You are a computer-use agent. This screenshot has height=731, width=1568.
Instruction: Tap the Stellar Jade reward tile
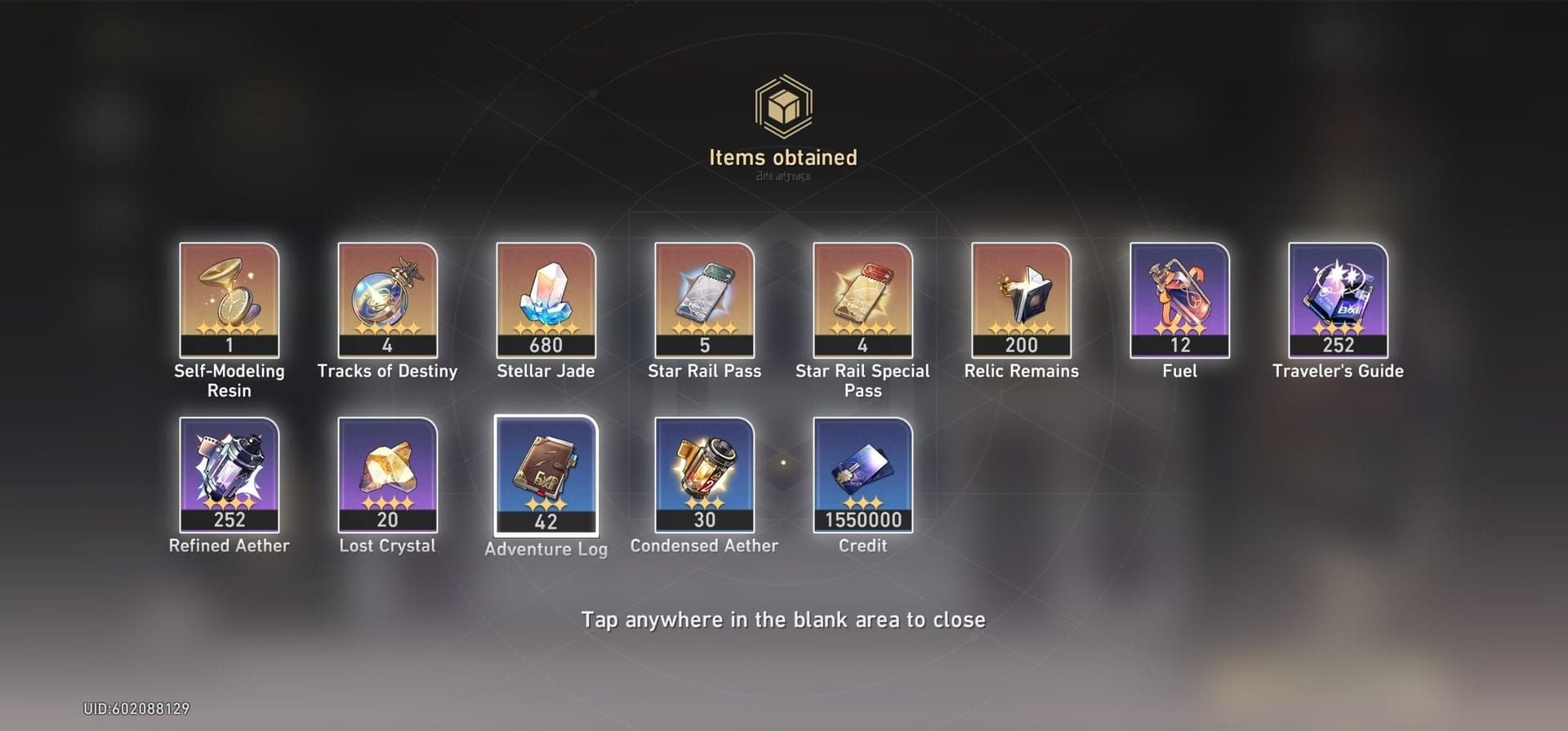546,300
